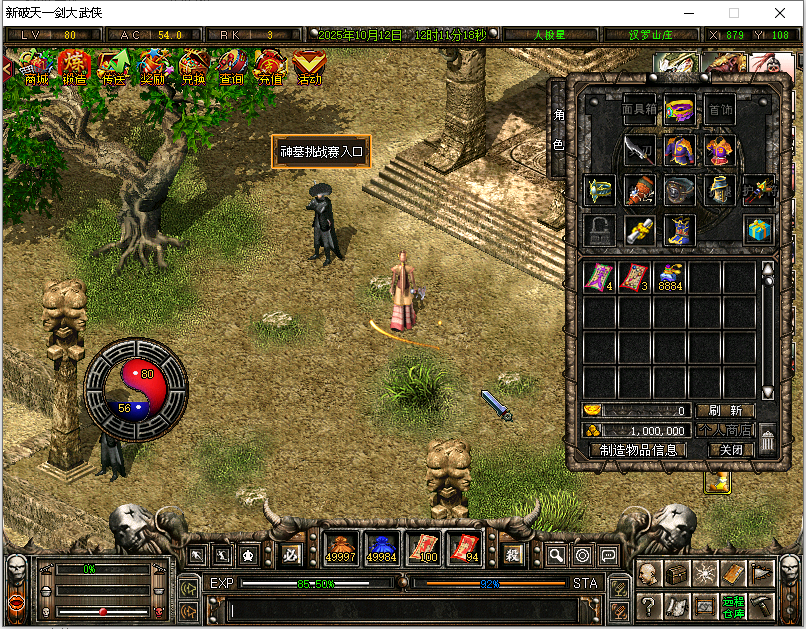This screenshot has width=806, height=629.
Task: Select the blue gift box slot
Action: pyautogui.click(x=757, y=230)
